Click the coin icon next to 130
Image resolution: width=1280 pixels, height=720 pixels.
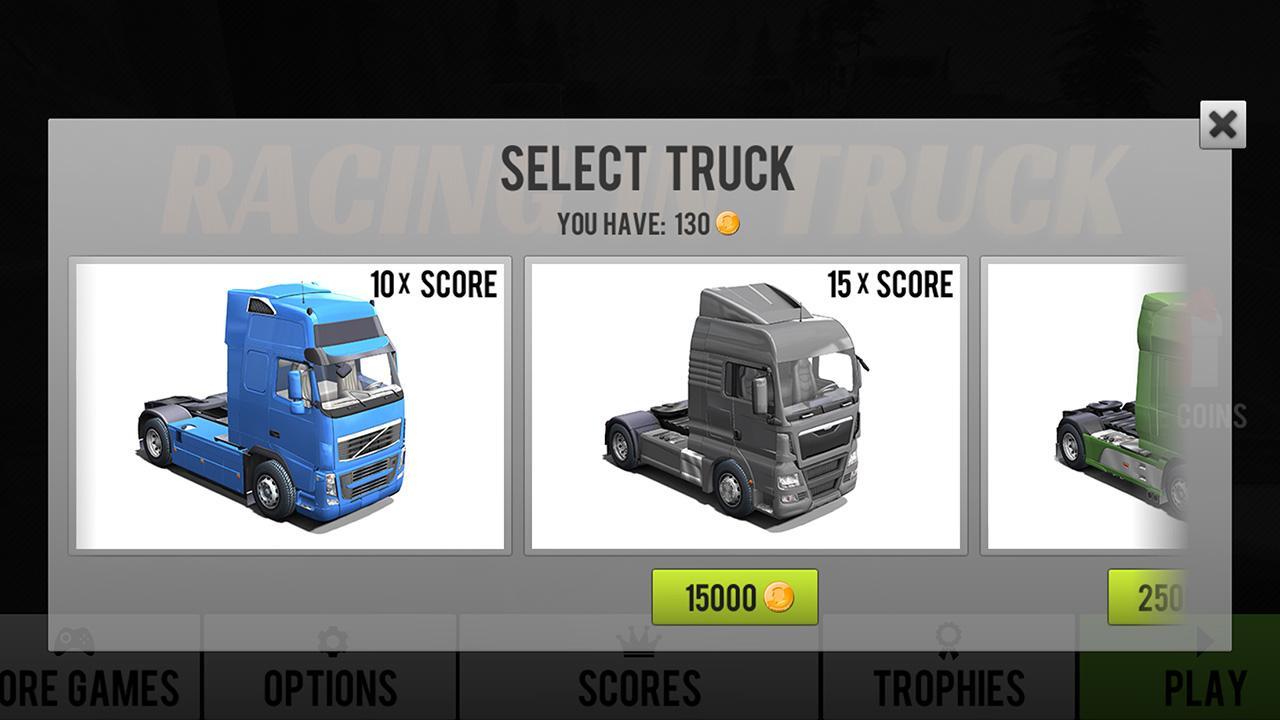pos(729,224)
